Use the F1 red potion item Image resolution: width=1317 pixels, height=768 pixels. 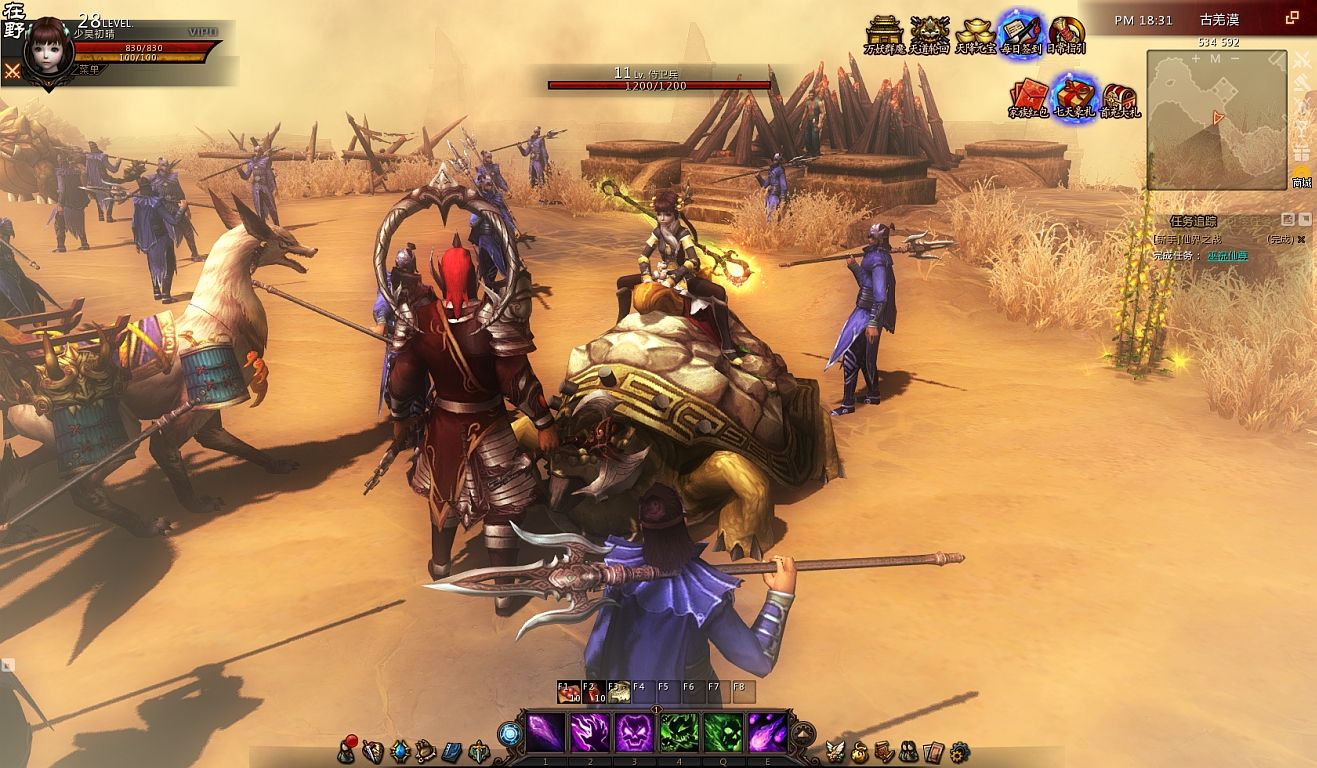[569, 692]
